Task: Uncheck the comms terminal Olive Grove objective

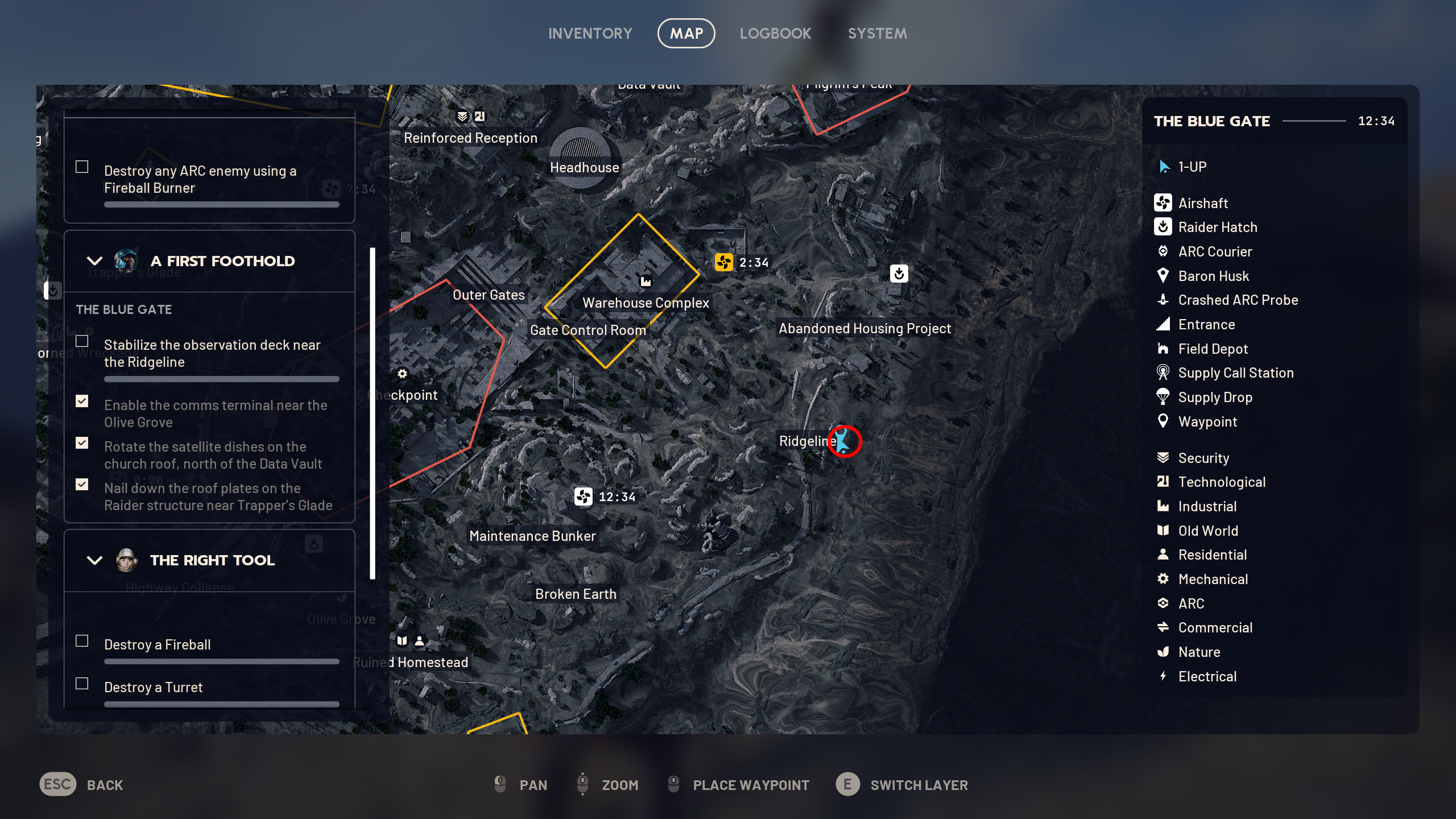Action: (x=82, y=402)
